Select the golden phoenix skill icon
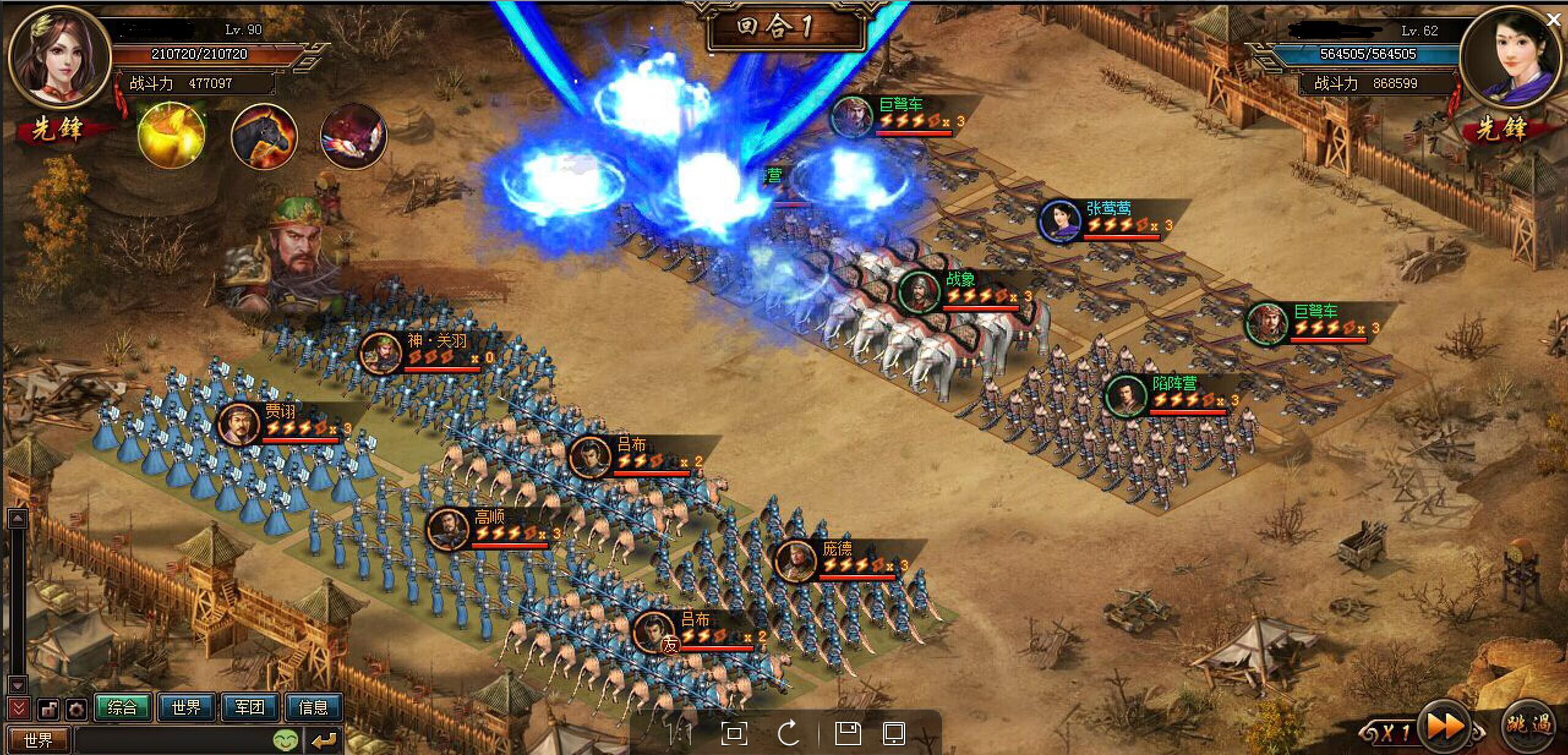The width and height of the screenshot is (1568, 755). 171,135
